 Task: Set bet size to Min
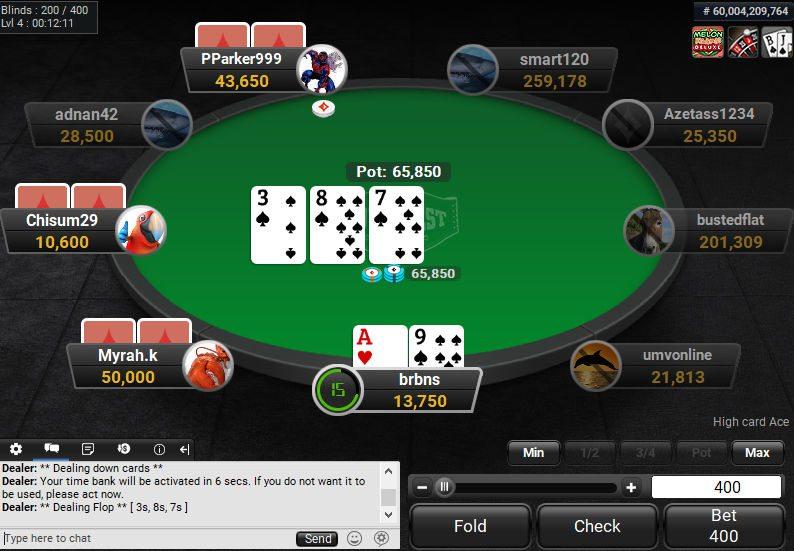[533, 453]
